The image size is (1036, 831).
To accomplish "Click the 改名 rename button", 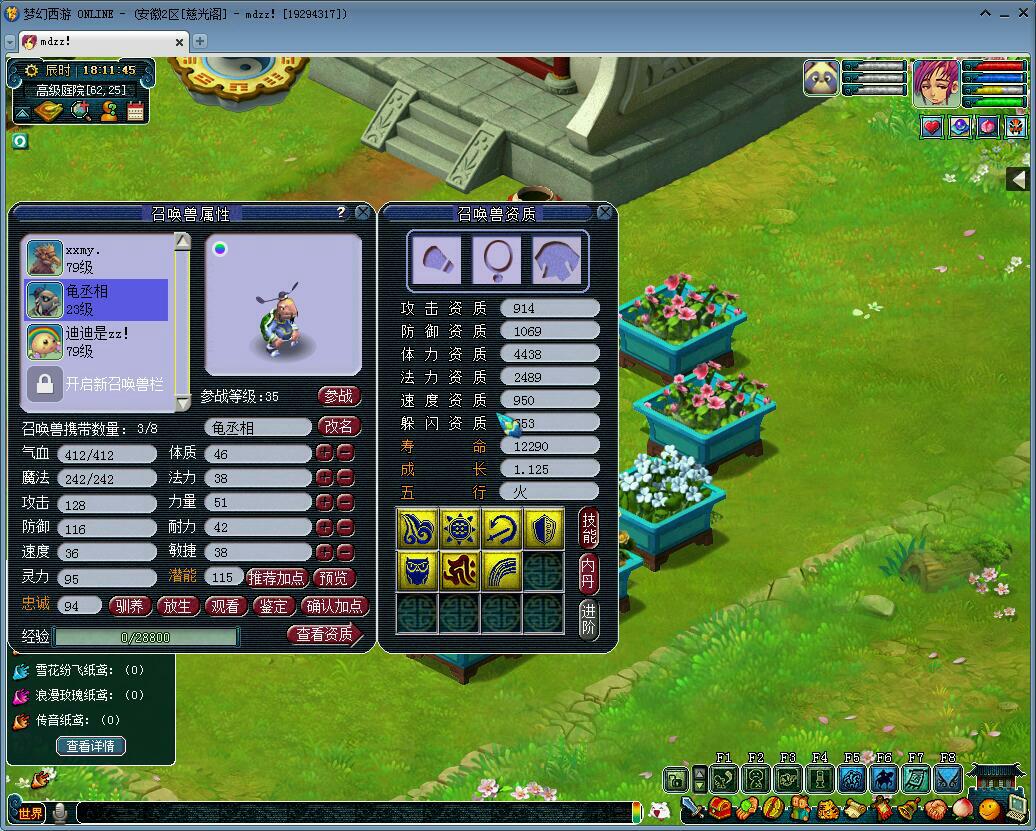I will pos(339,426).
